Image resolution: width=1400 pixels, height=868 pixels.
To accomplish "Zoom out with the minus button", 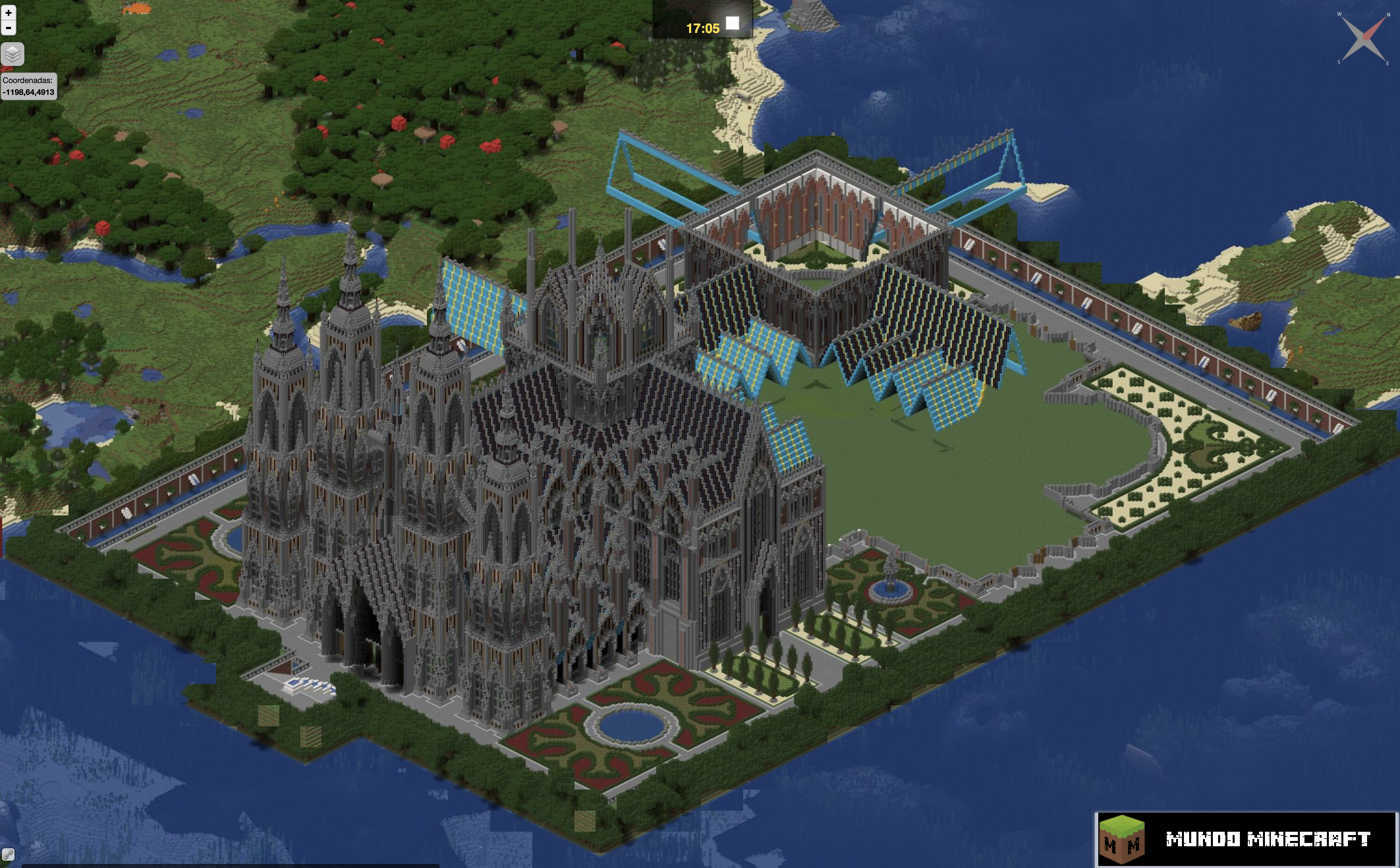I will pyautogui.click(x=8, y=27).
